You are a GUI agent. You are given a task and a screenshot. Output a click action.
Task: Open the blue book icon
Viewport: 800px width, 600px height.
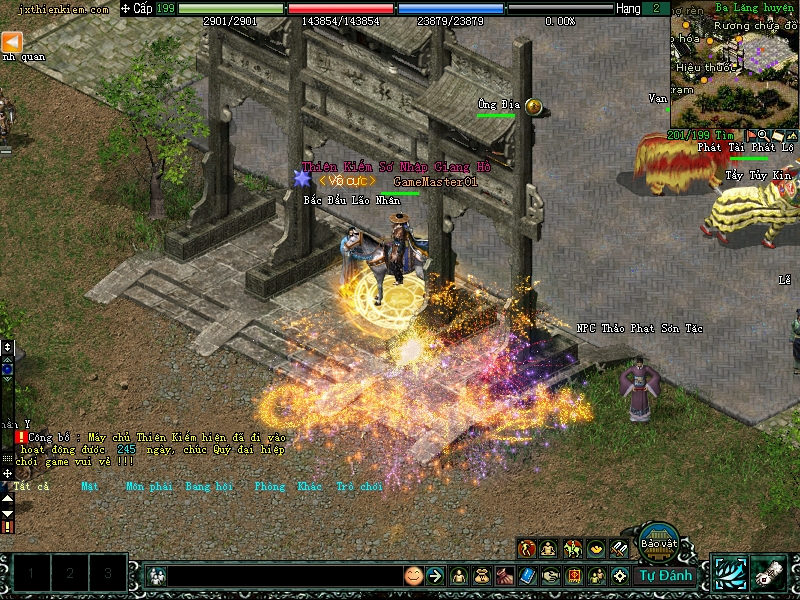pyautogui.click(x=528, y=576)
